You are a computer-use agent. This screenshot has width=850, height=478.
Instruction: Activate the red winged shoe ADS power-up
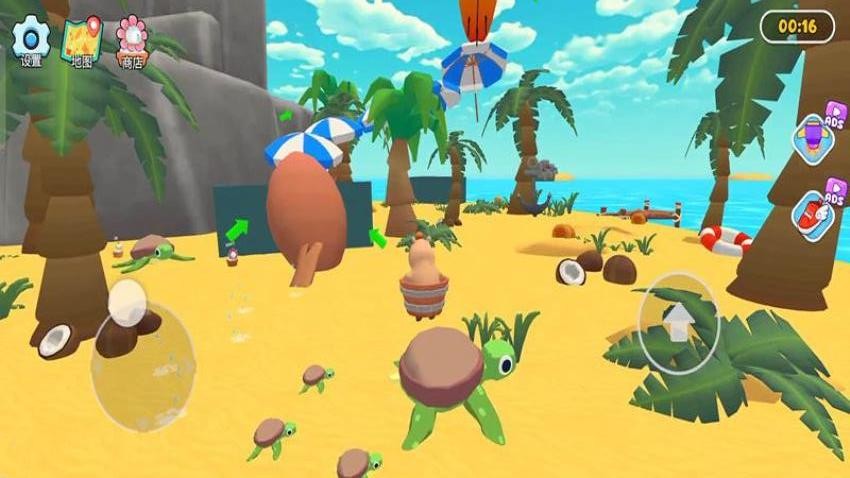coord(812,211)
